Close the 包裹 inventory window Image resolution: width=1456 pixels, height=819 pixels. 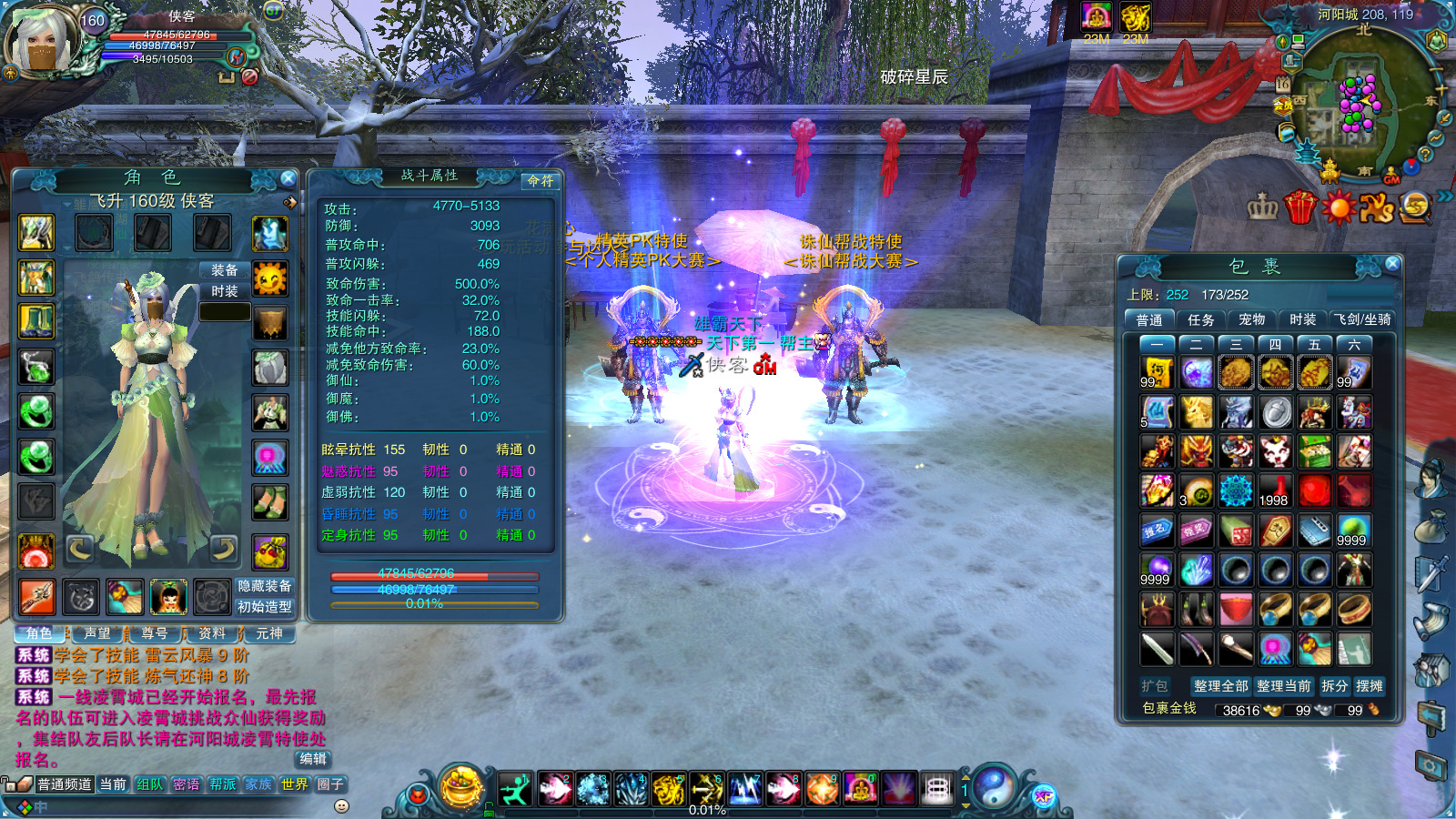click(1392, 264)
